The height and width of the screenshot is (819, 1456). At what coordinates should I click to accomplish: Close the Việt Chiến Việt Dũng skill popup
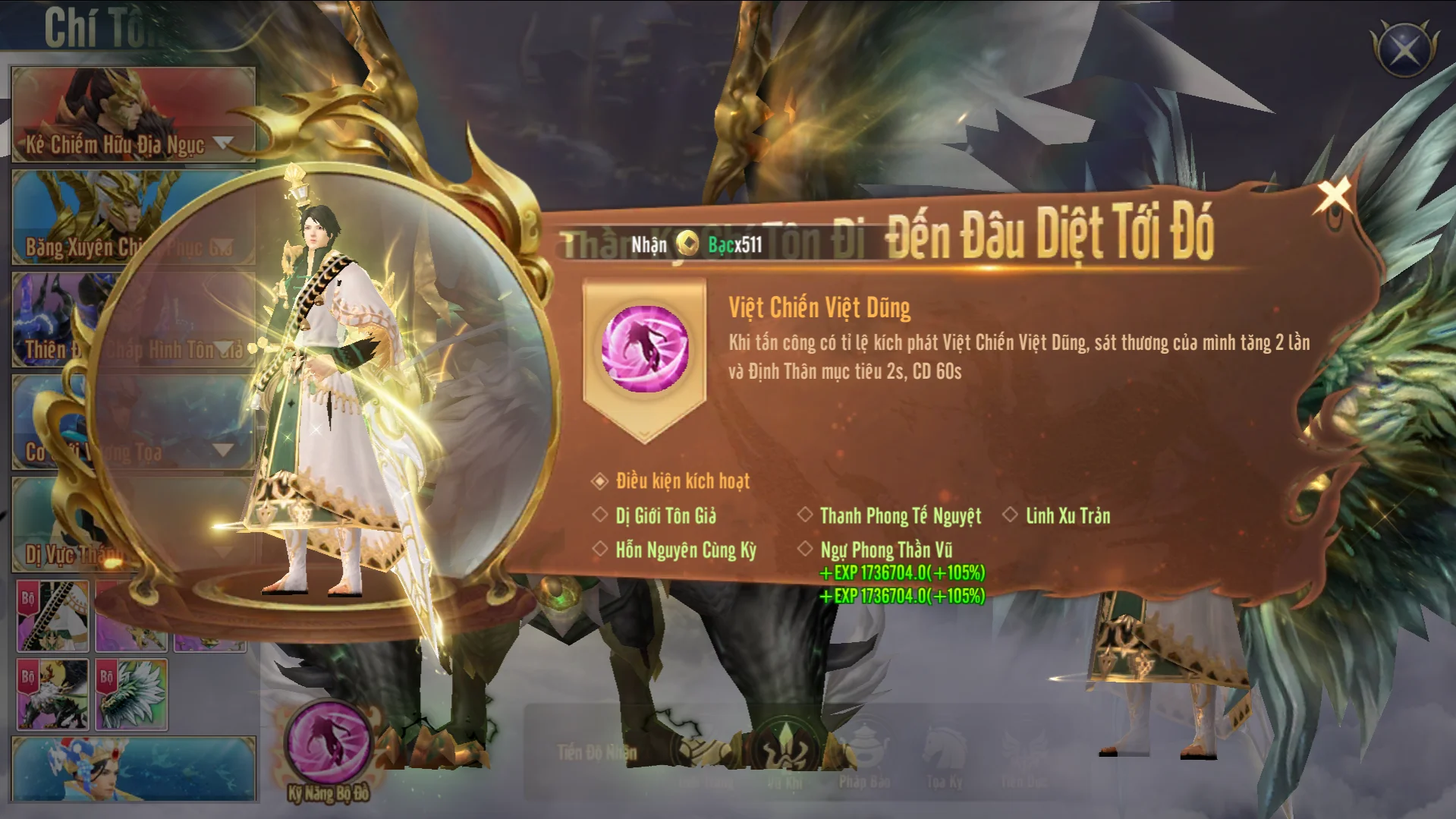pos(1332,195)
